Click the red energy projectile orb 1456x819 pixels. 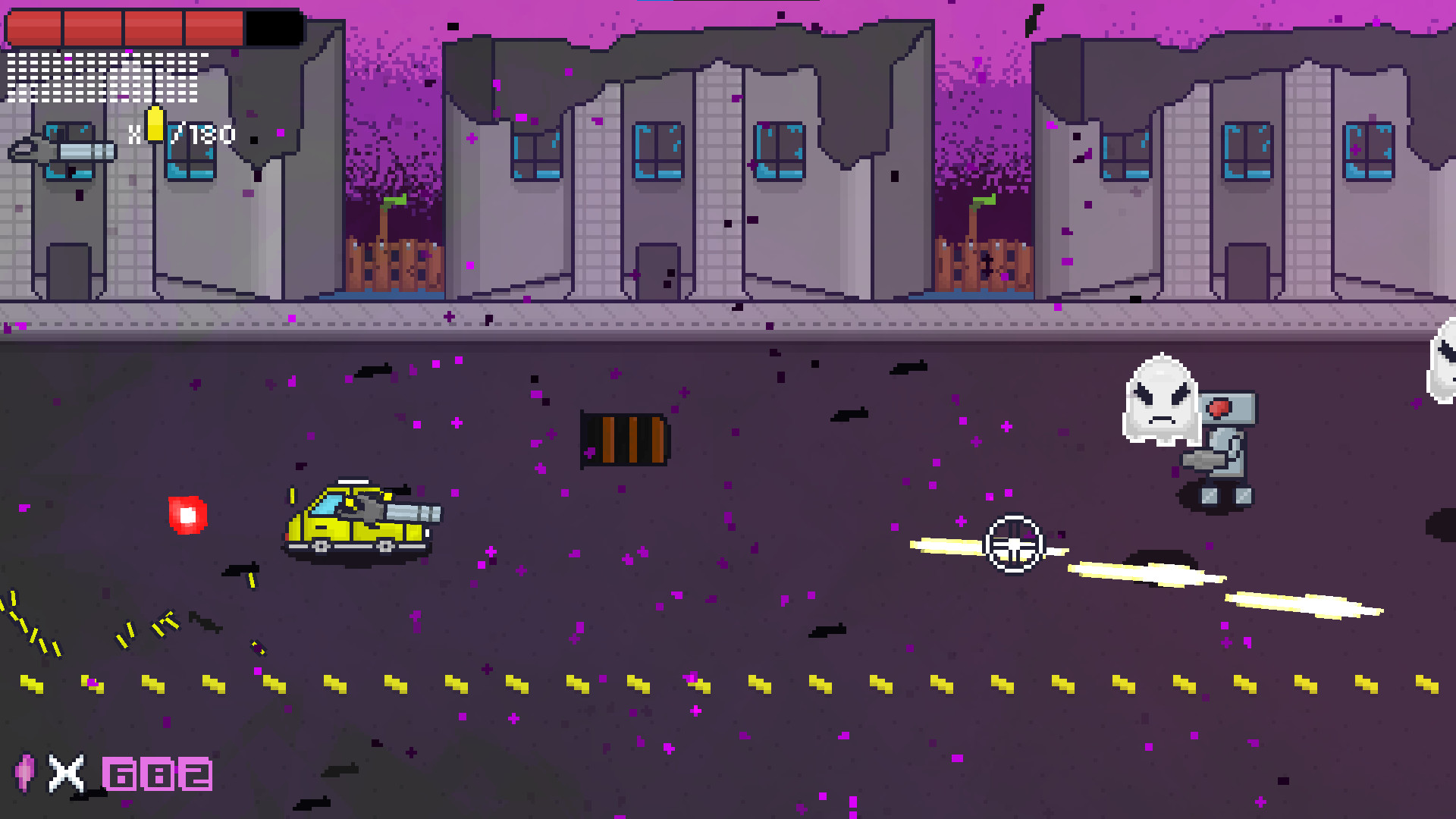[x=187, y=516]
